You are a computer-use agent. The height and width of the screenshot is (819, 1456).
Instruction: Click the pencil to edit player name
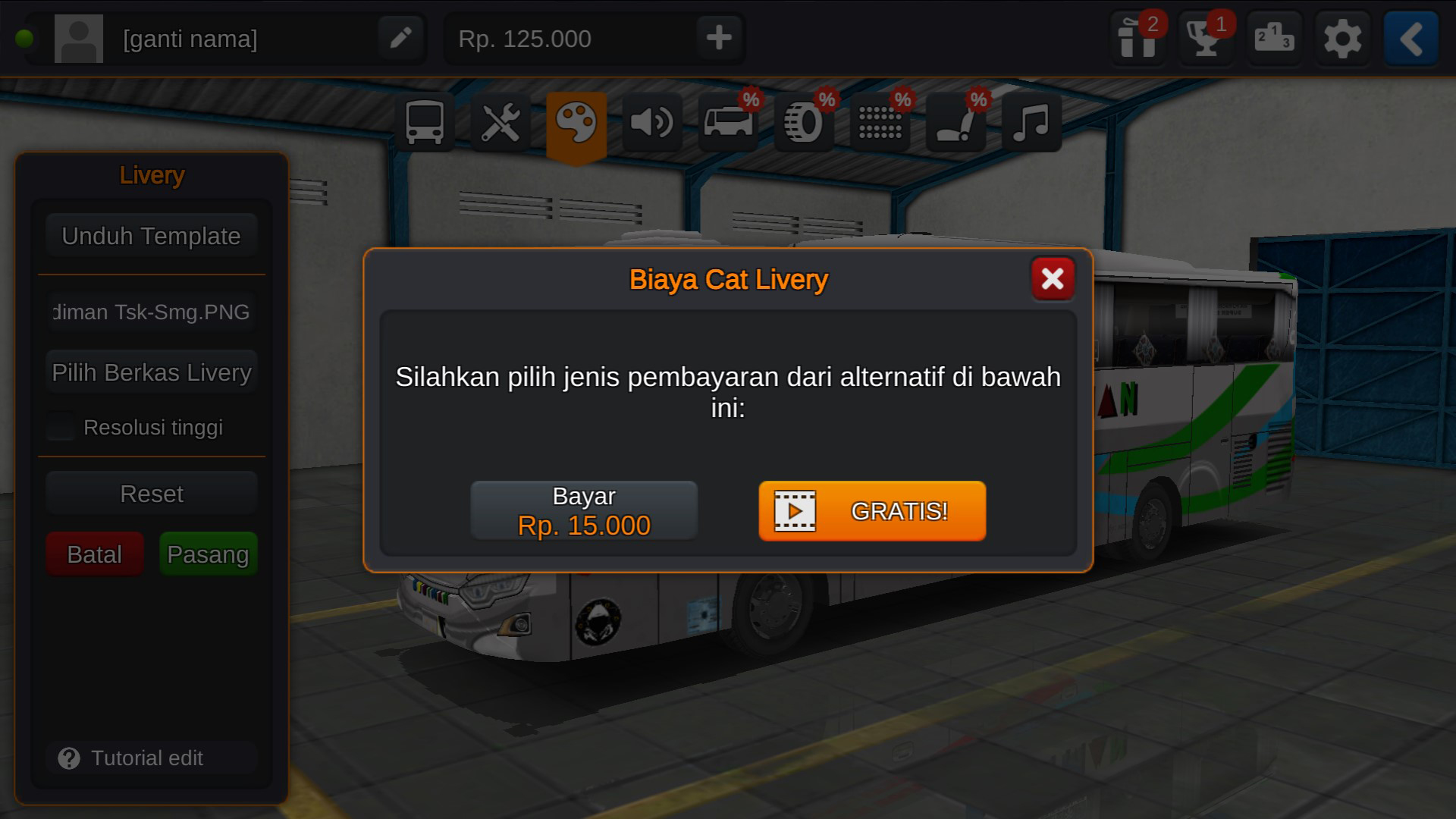click(x=400, y=38)
